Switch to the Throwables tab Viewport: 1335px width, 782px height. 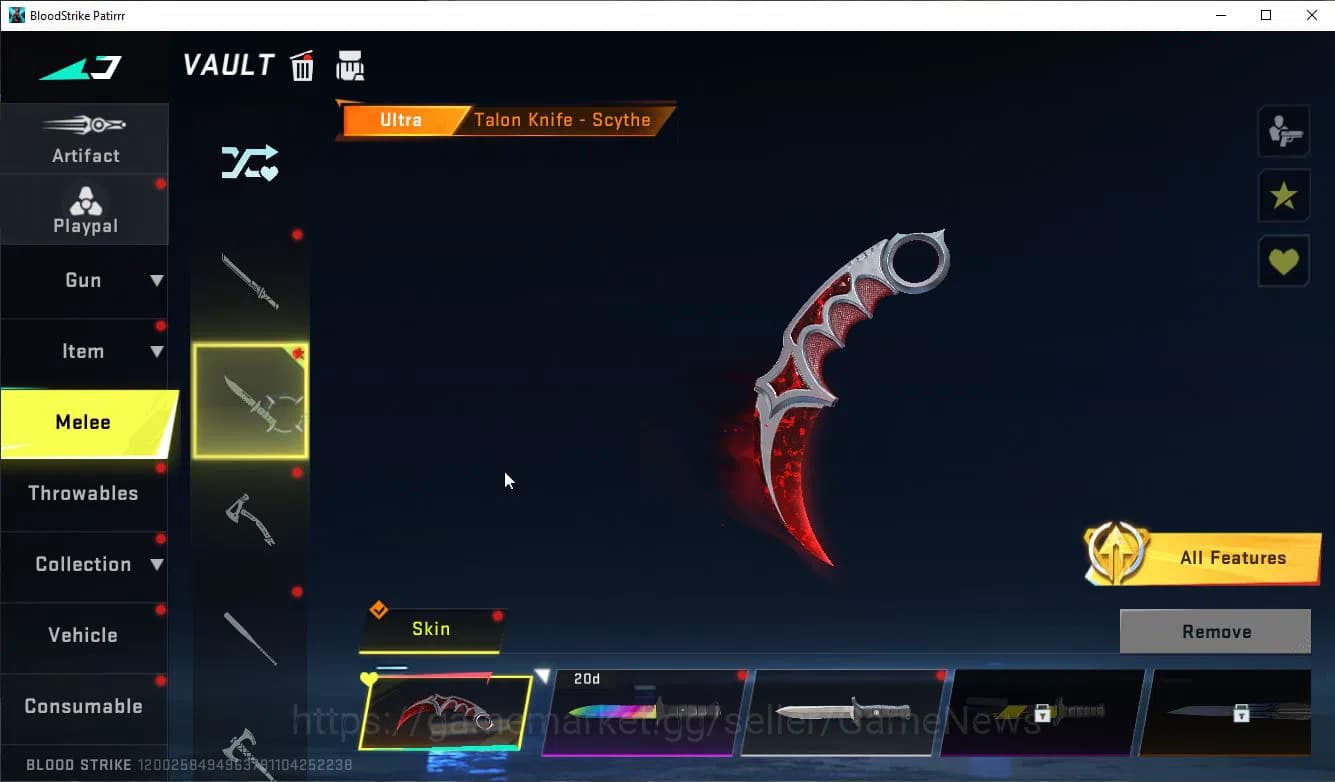point(85,493)
